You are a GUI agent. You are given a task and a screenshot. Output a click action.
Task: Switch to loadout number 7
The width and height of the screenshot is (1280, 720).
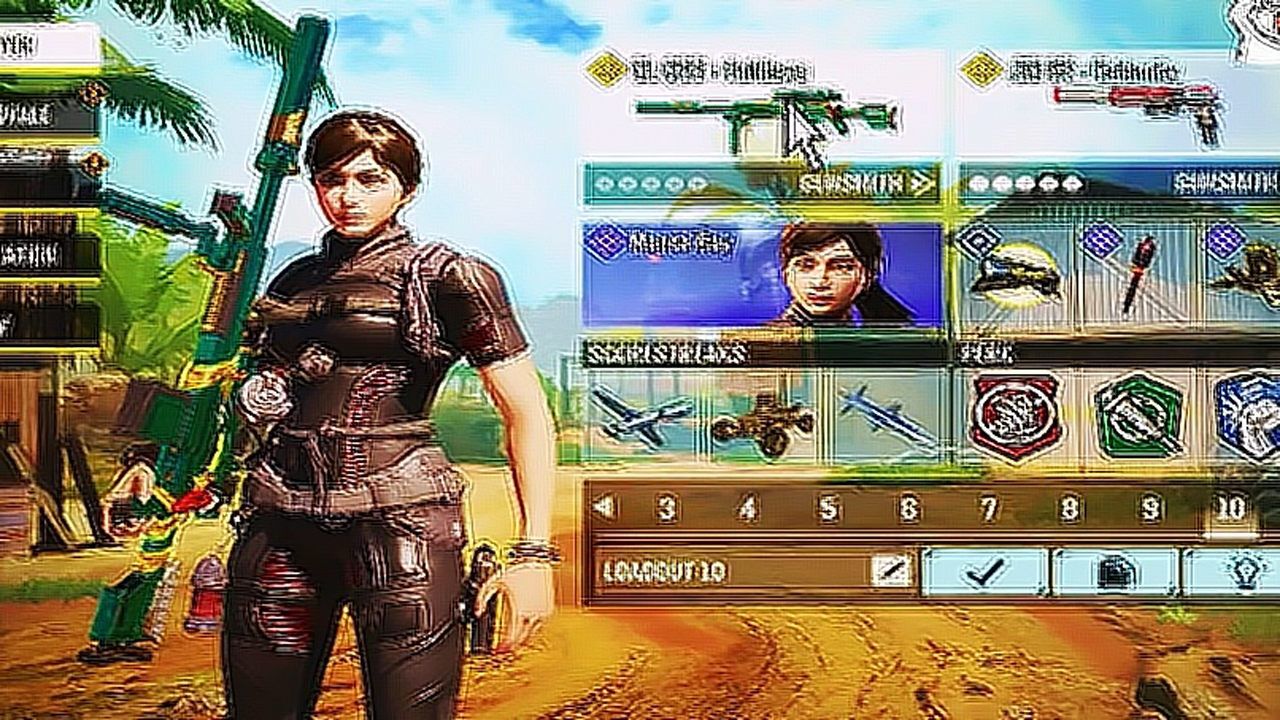point(989,509)
